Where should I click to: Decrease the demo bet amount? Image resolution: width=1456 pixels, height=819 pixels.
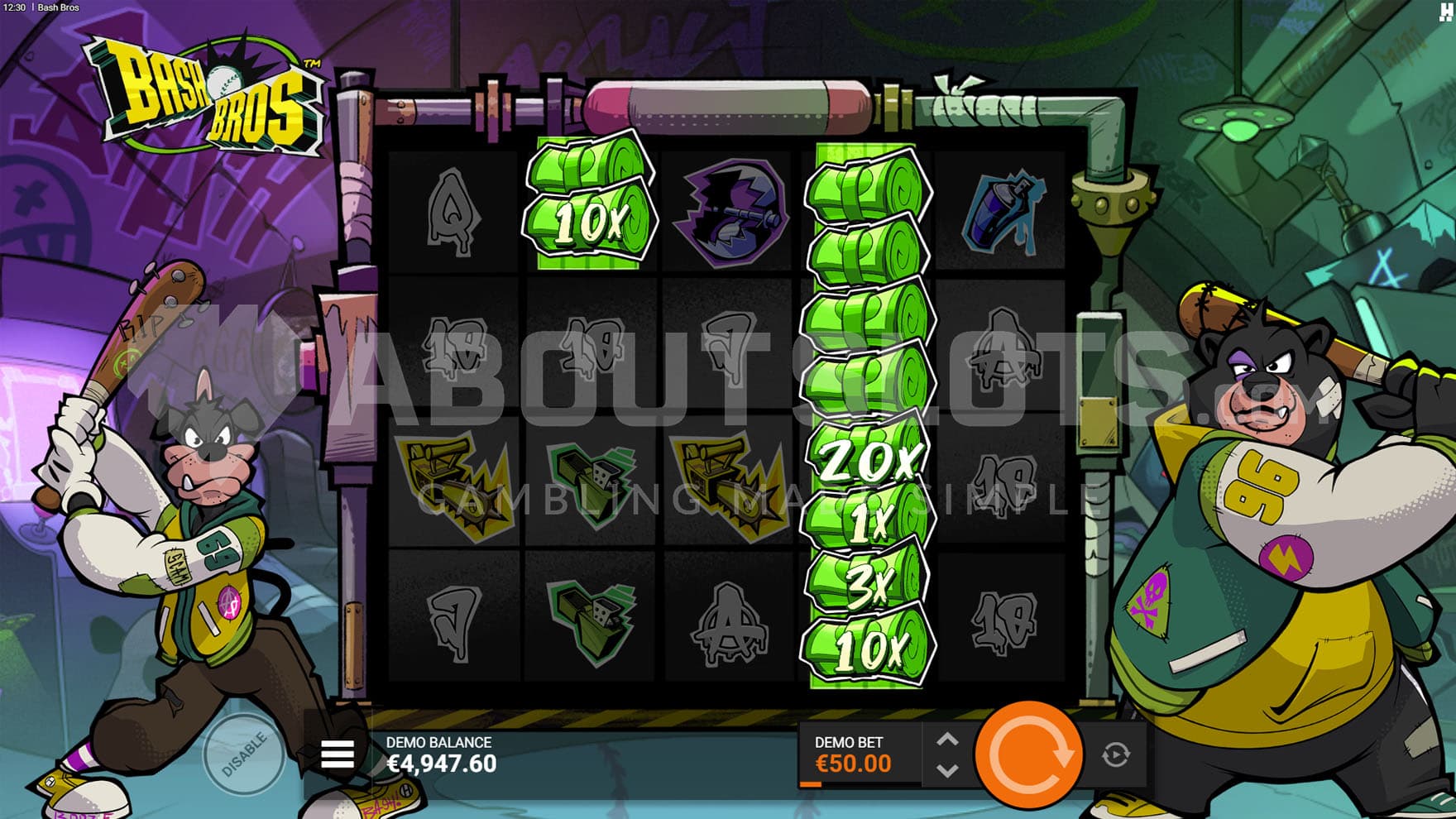pos(948,770)
